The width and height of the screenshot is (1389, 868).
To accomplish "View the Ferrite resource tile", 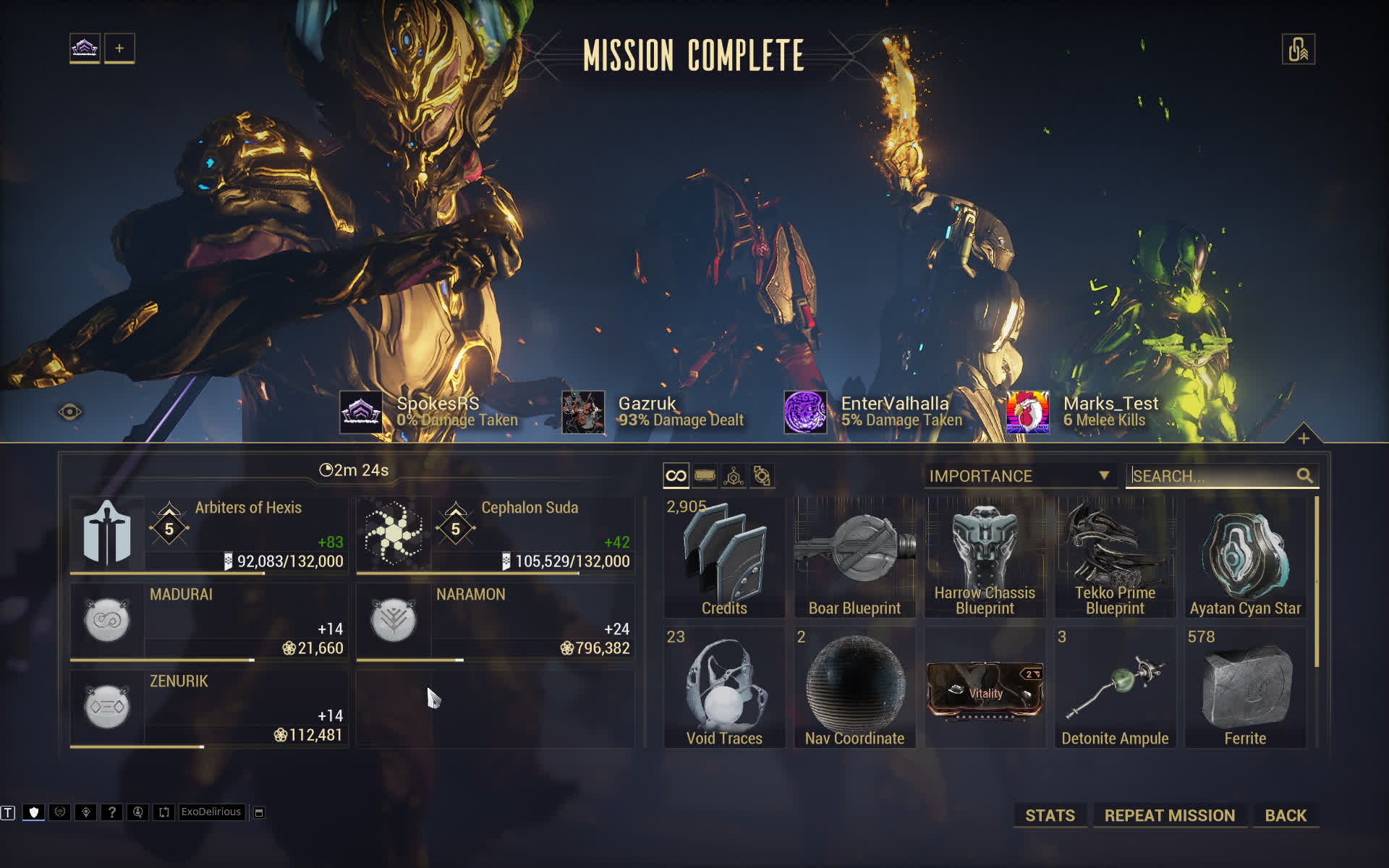I will [1245, 688].
